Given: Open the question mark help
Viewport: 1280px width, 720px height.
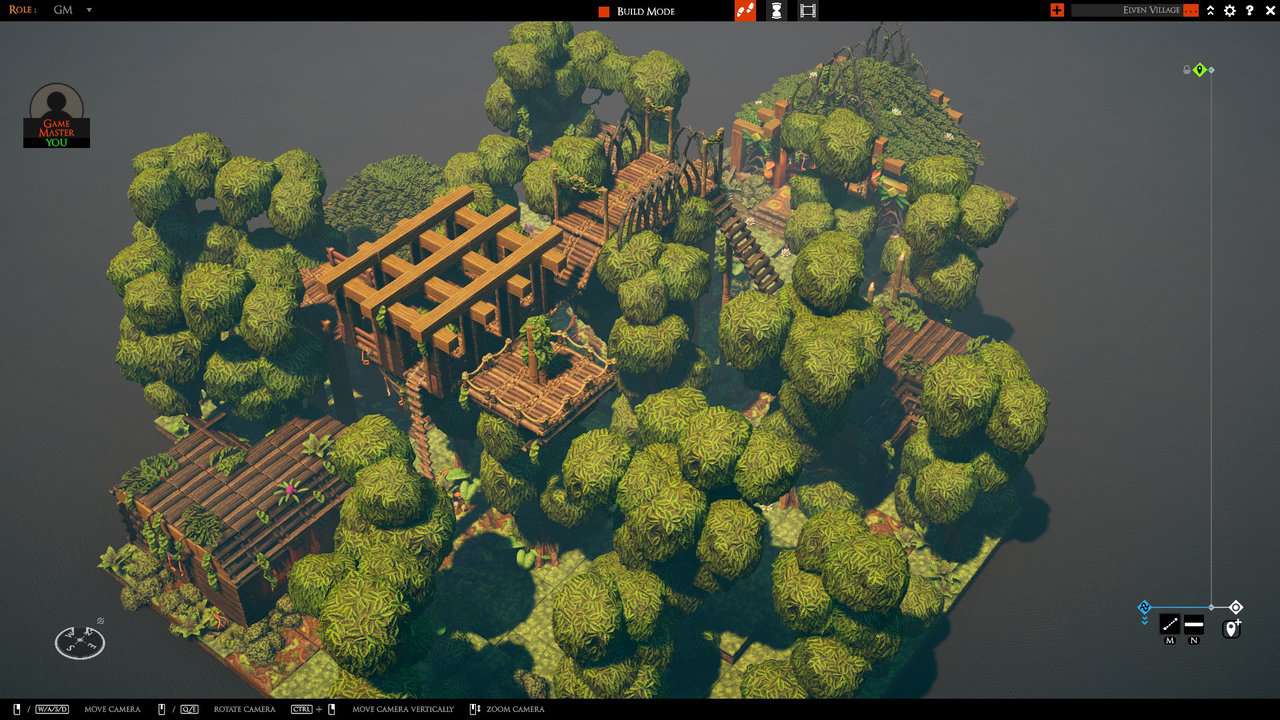Looking at the screenshot, I should click(1250, 10).
